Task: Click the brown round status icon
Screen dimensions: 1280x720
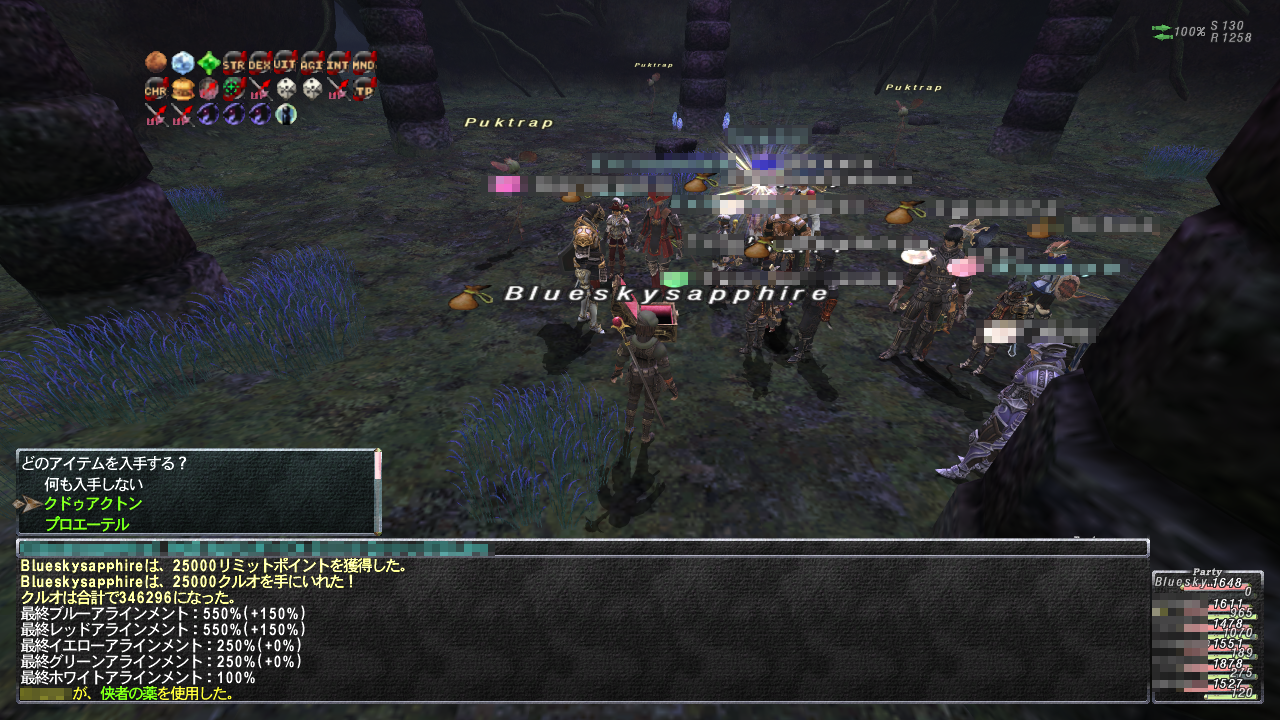Action: click(x=156, y=63)
